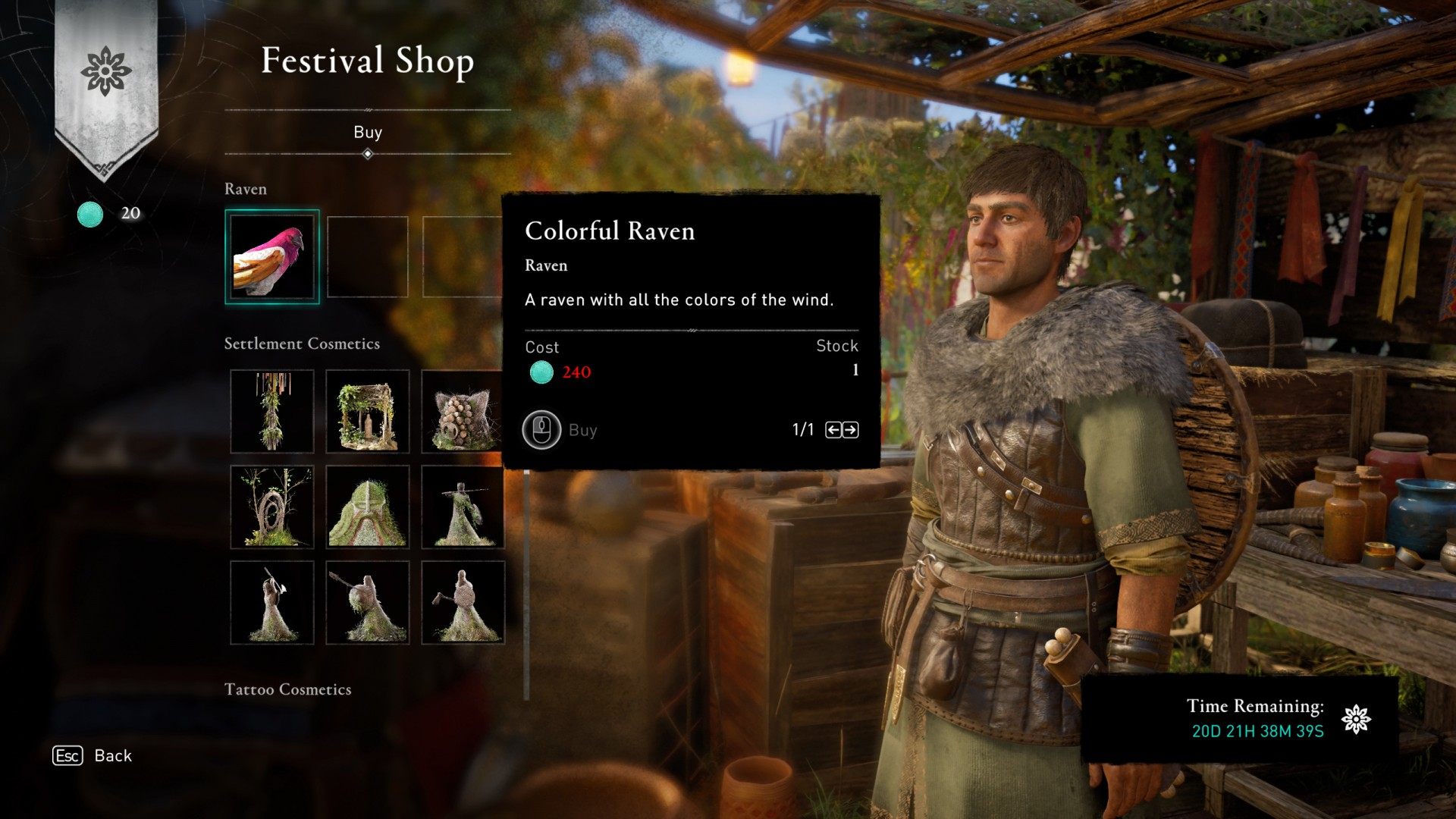This screenshot has height=819, width=1456.
Task: Go back using the Back button
Action: (93, 756)
